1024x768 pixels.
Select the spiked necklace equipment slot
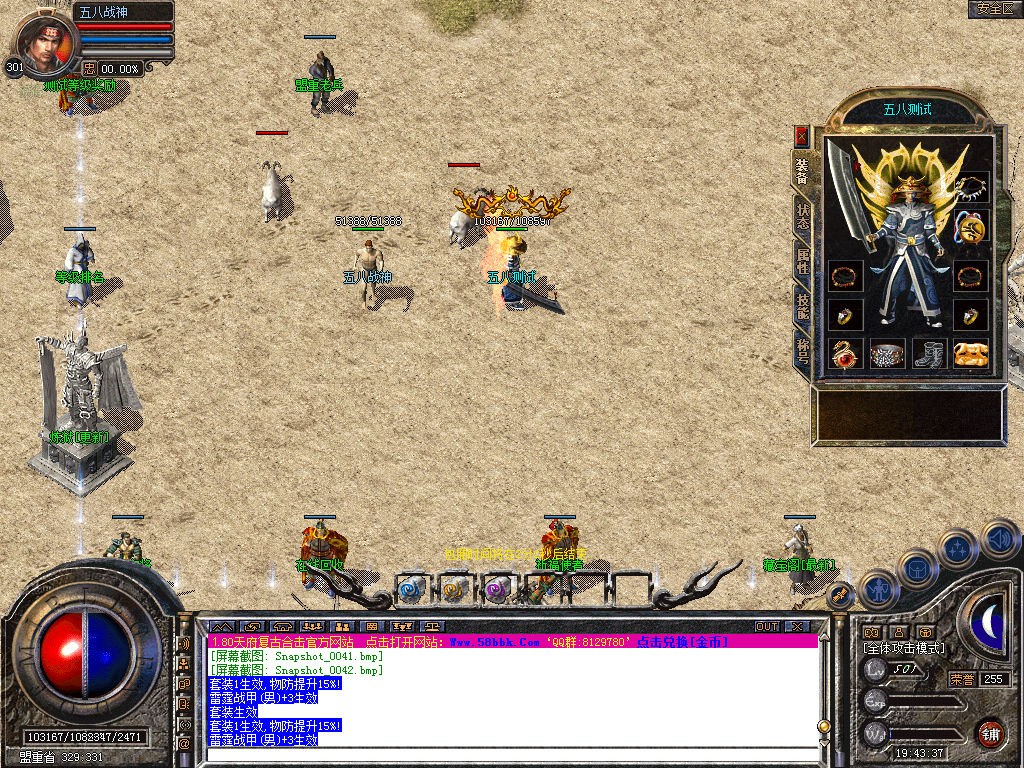[x=971, y=187]
